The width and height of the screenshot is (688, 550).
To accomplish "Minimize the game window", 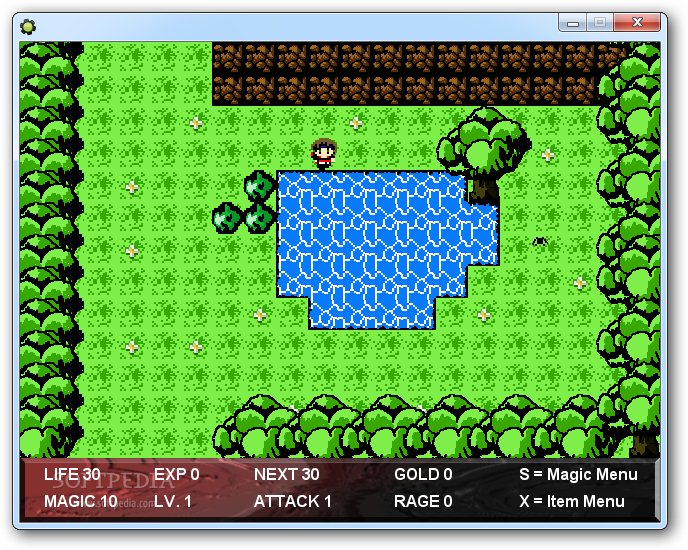I will (x=574, y=21).
